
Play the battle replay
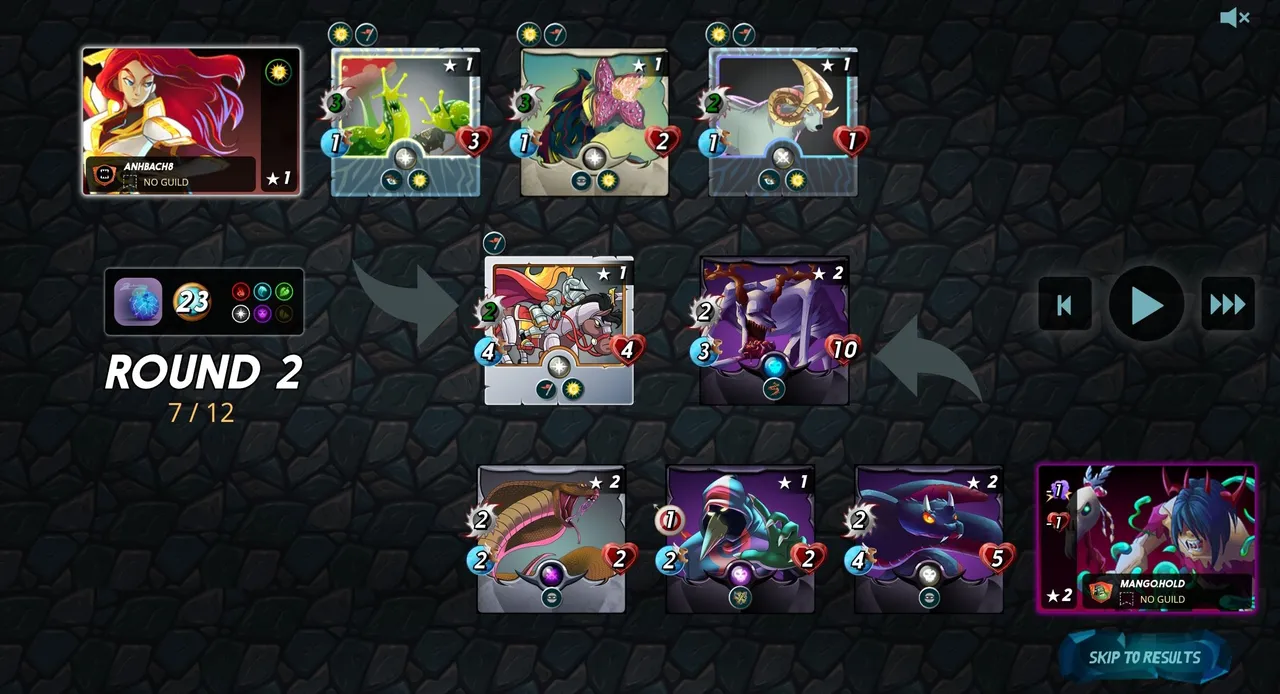click(x=1146, y=304)
